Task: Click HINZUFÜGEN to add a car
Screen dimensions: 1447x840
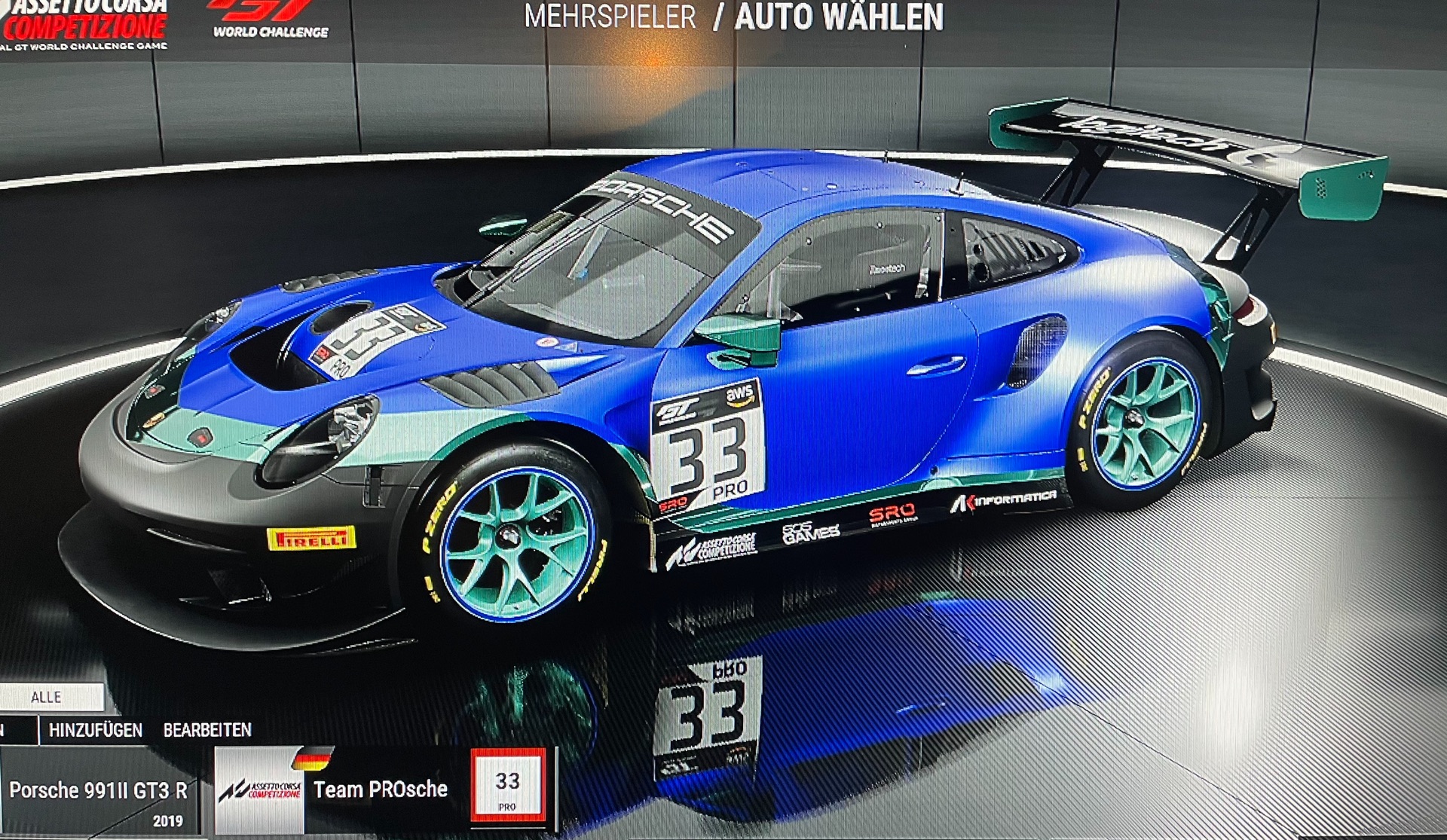Action: coord(96,730)
